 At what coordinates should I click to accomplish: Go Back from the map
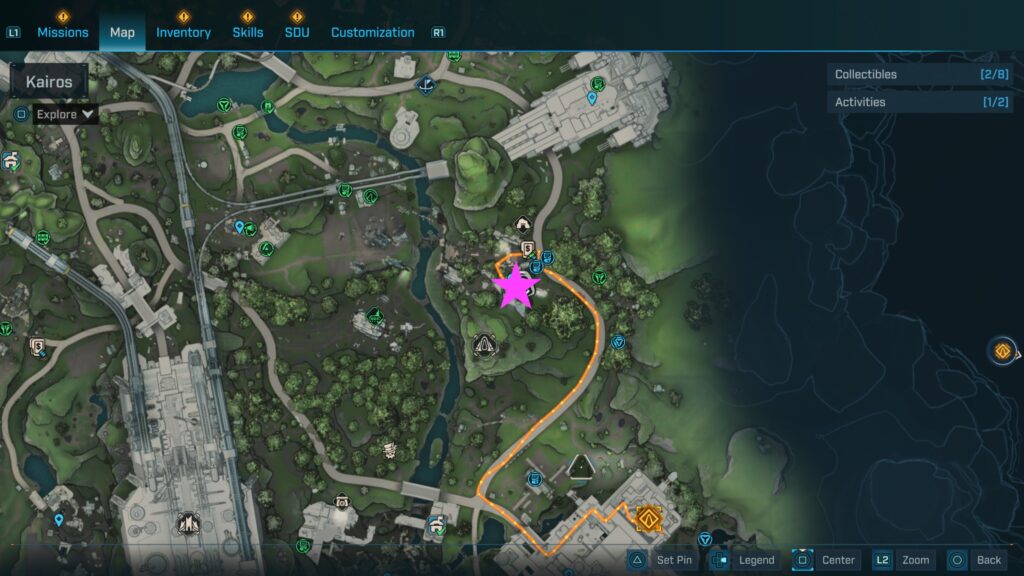tap(976, 560)
